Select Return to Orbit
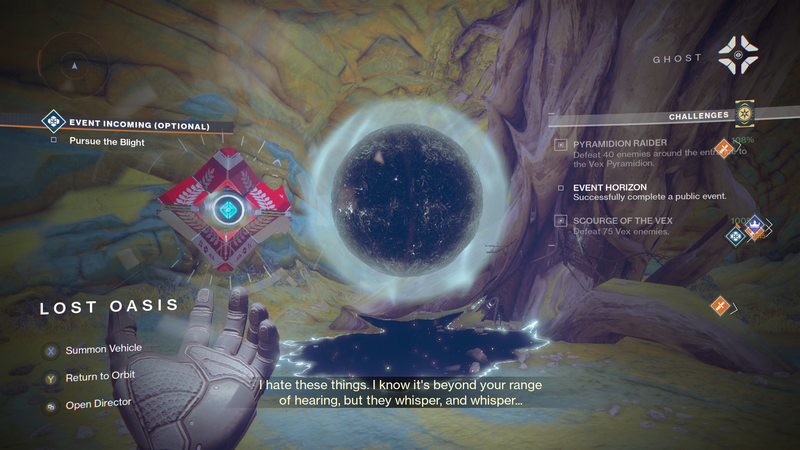Viewport: 800px width, 450px height. click(x=100, y=375)
